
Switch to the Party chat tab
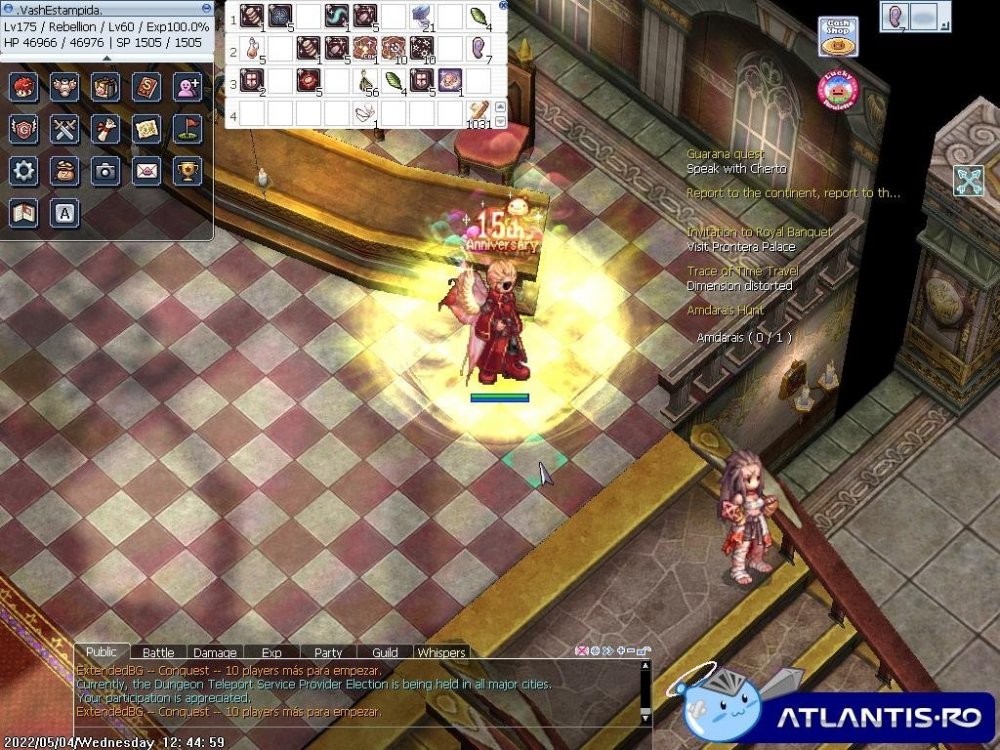point(328,653)
